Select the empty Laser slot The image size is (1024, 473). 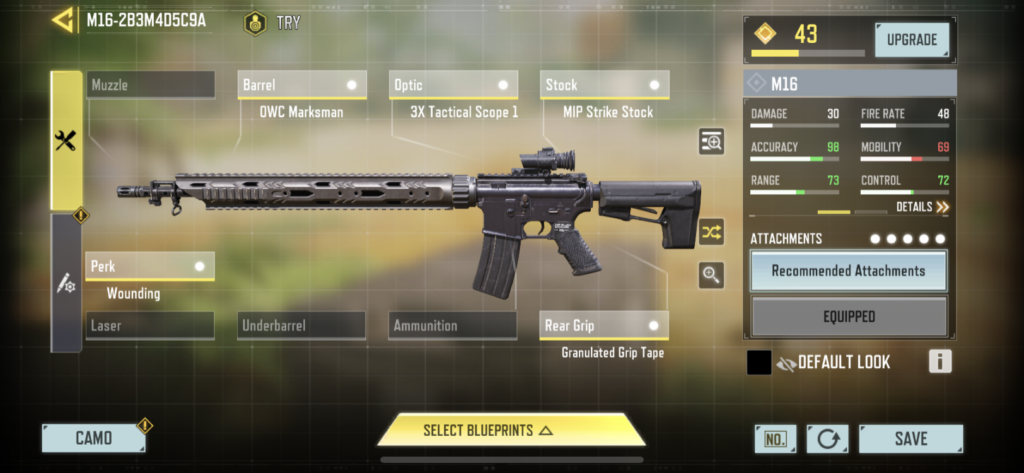coord(150,325)
